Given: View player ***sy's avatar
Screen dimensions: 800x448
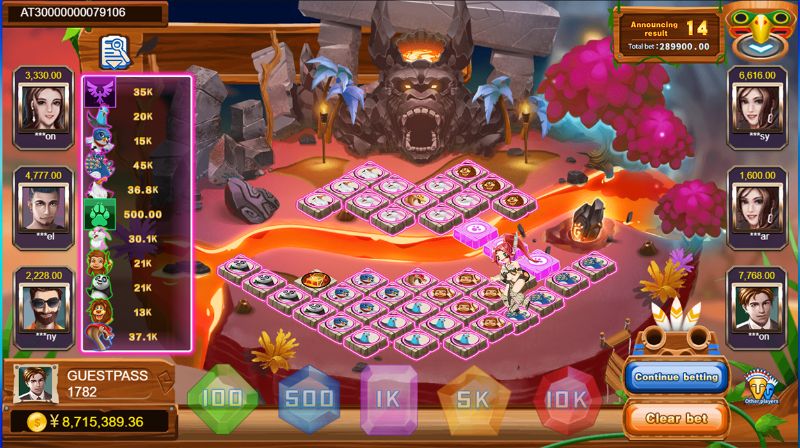Looking at the screenshot, I should pos(757,106).
